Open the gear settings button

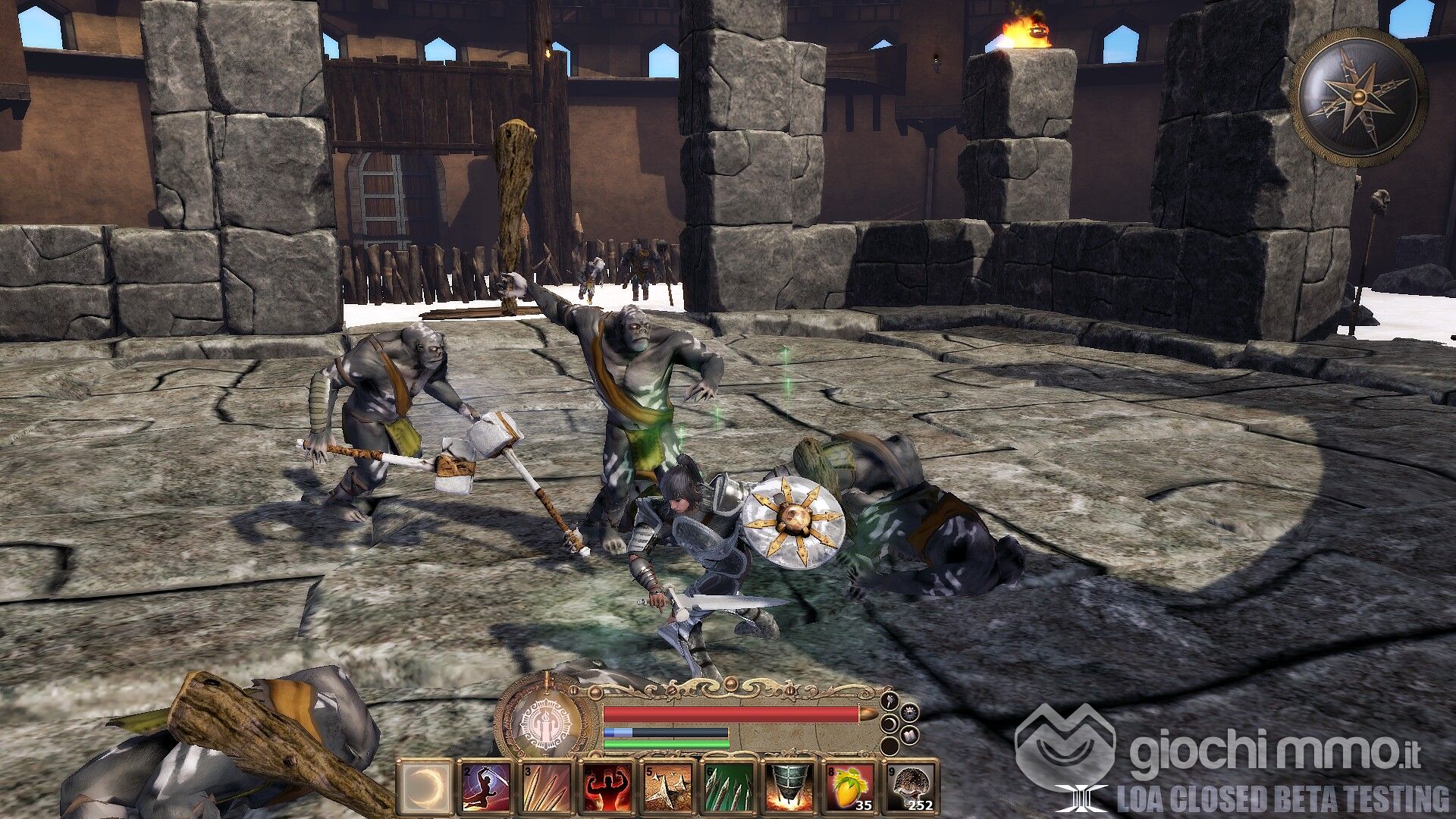tap(910, 712)
